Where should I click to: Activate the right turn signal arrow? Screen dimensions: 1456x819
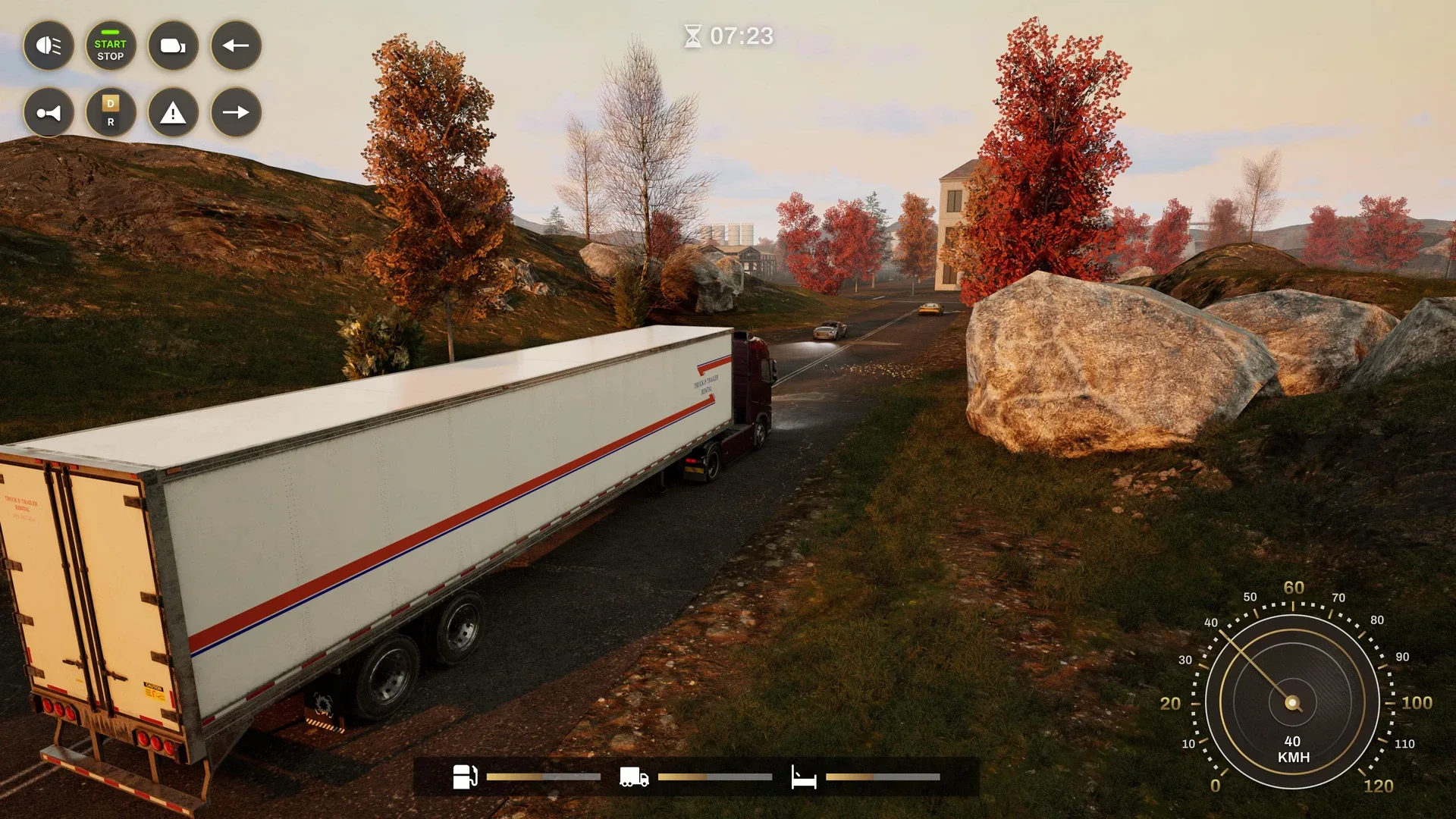pos(236,113)
